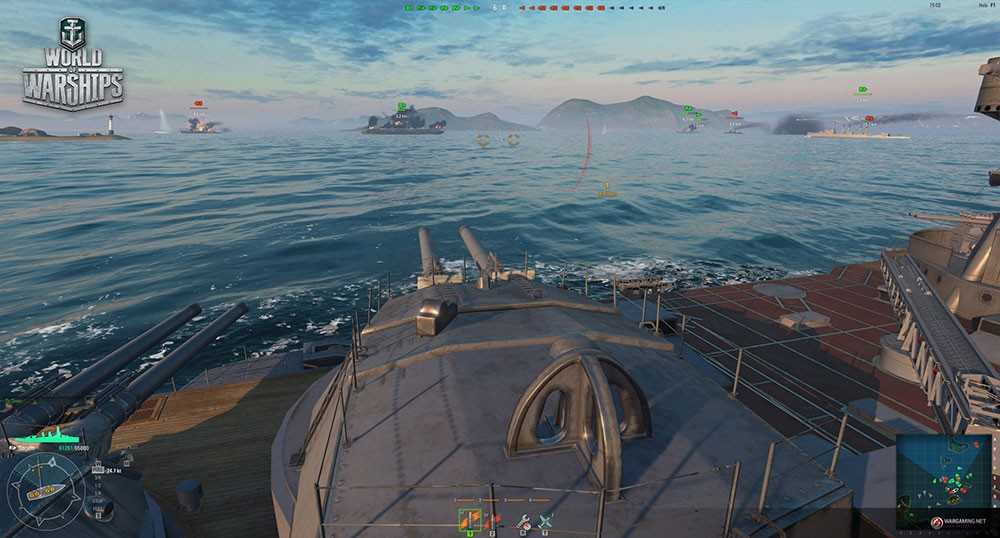Viewport: 1000px width, 538px height.
Task: Select the ship speed throttle telegraph
Action: click(99, 490)
